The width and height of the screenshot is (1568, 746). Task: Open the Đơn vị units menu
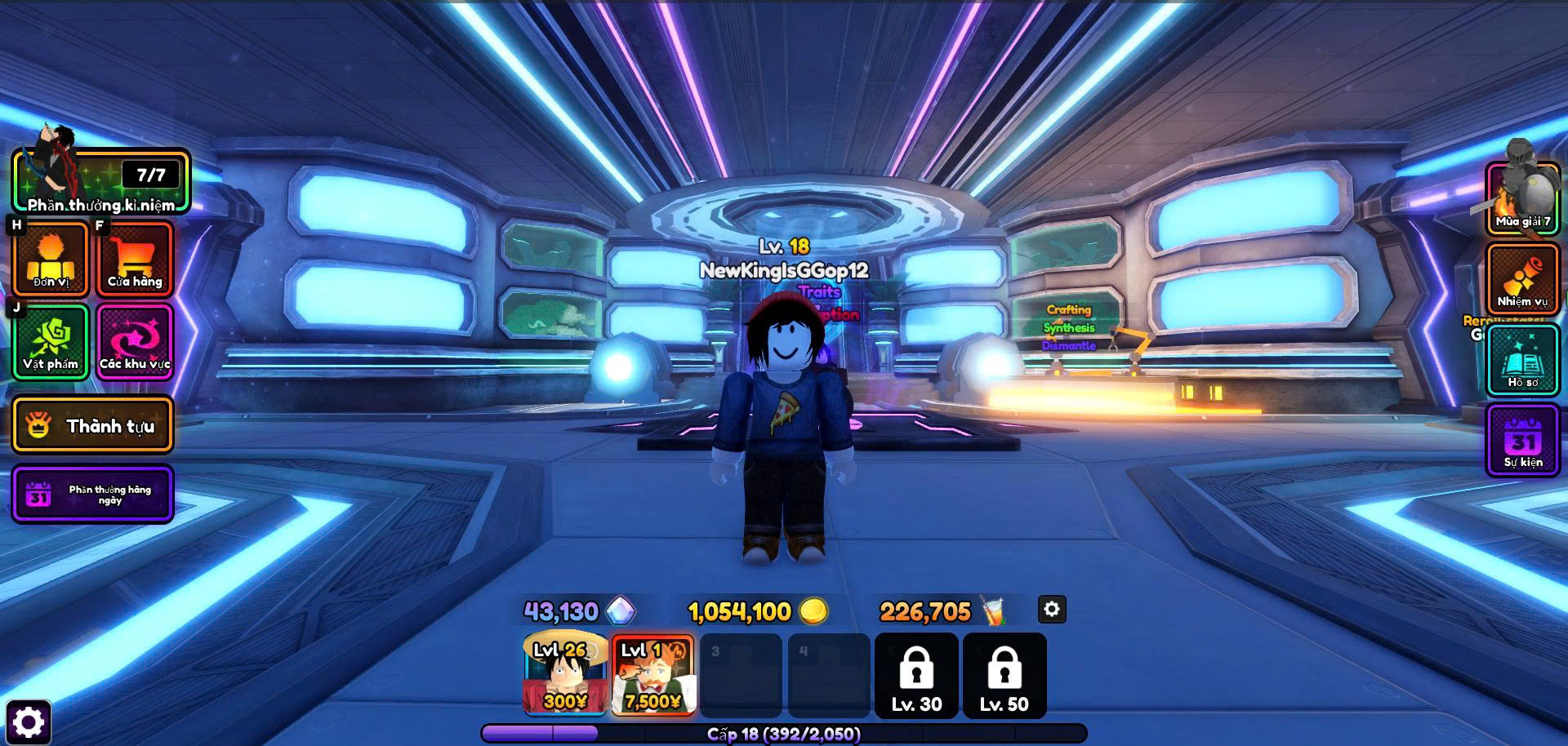pos(51,259)
